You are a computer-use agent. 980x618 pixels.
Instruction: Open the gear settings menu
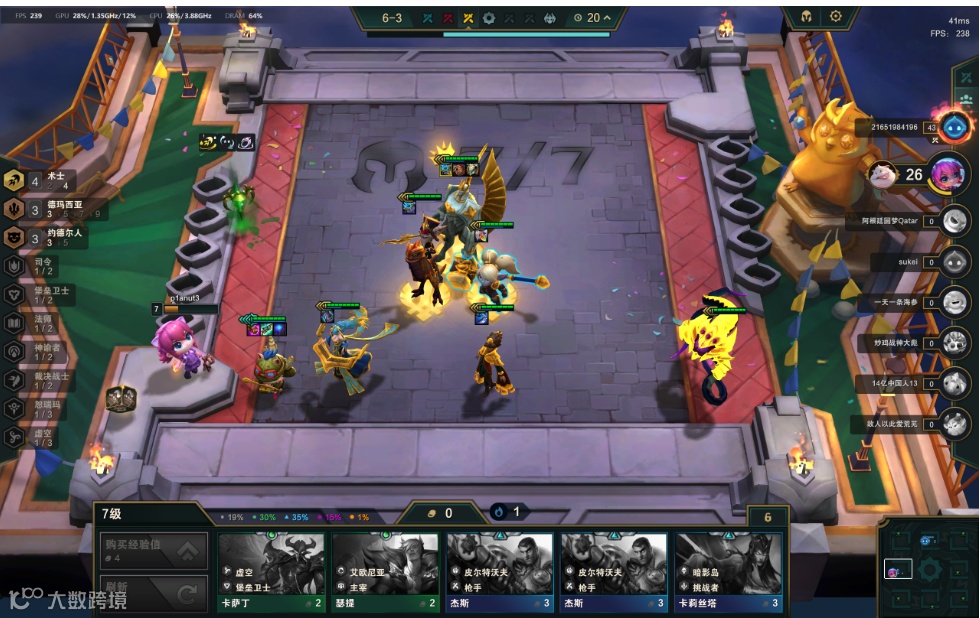[836, 17]
